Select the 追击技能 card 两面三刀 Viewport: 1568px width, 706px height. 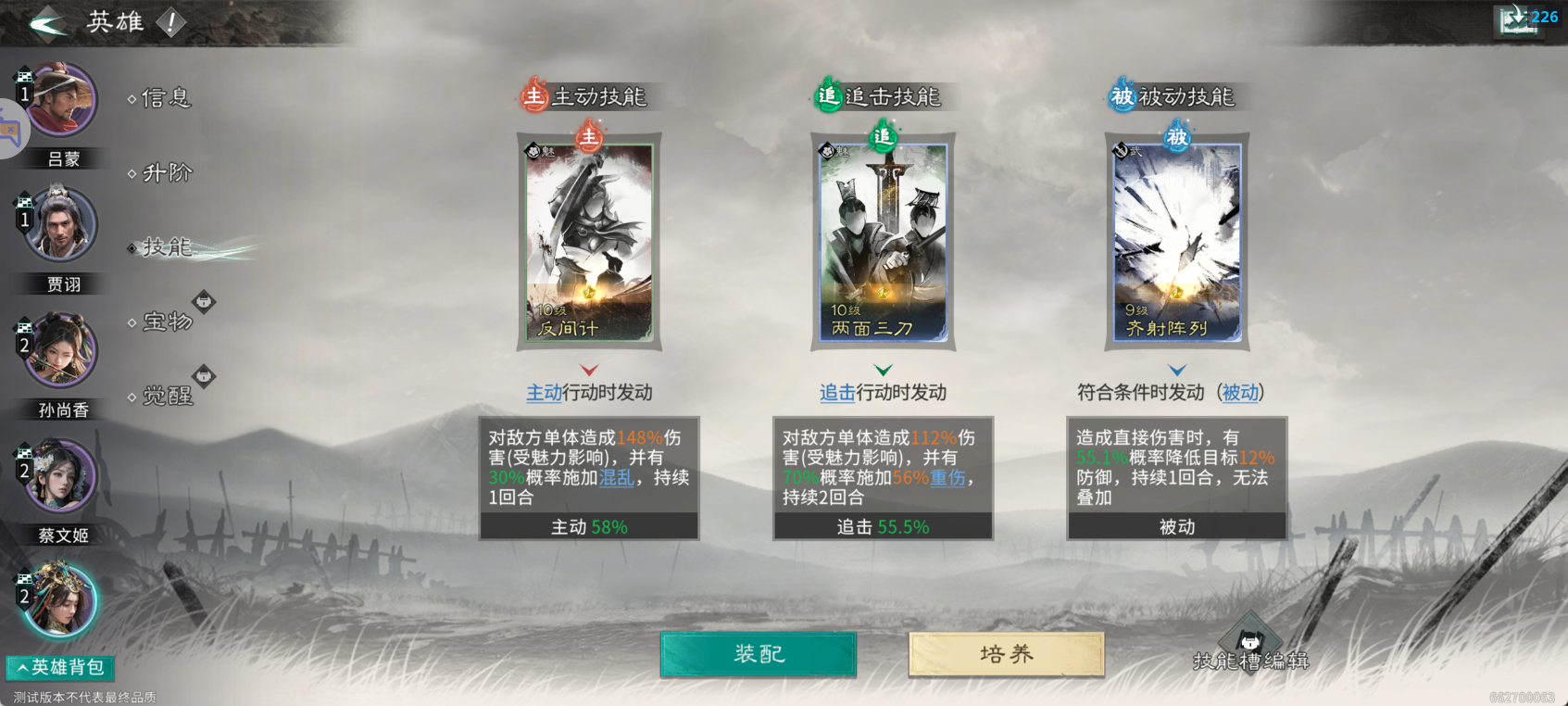point(884,243)
